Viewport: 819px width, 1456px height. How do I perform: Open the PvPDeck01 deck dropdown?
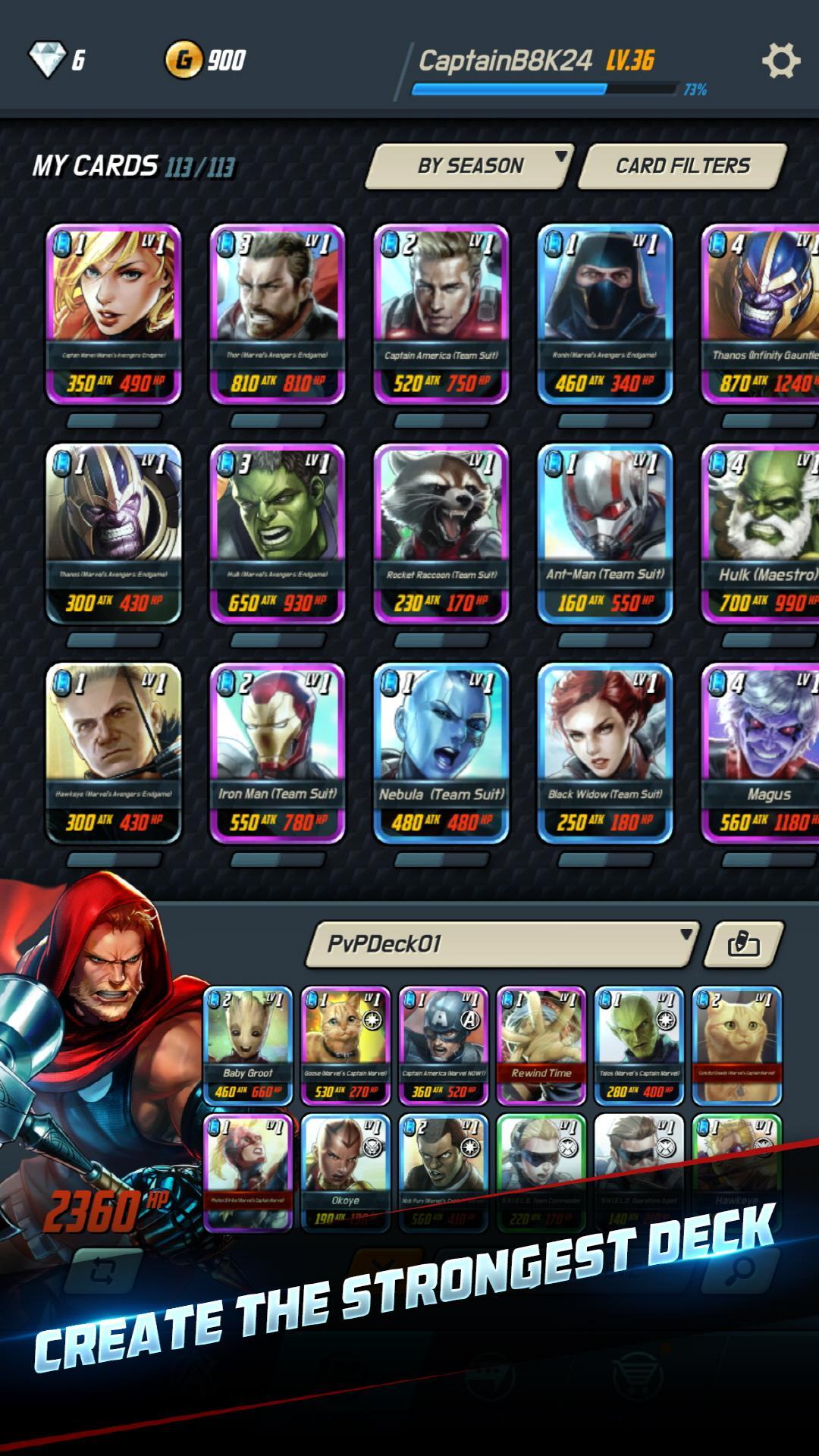pos(501,944)
